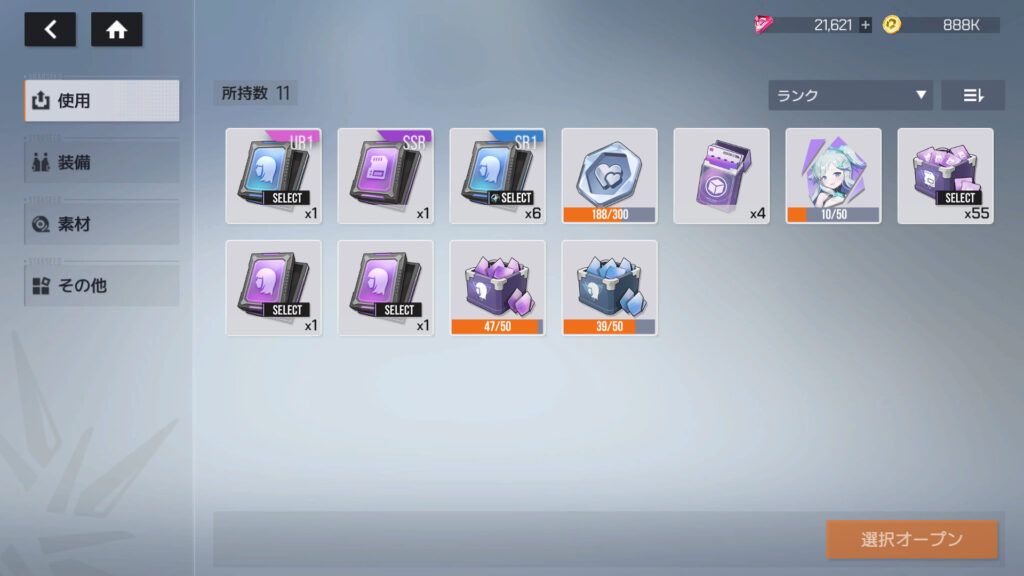Select the UR select ticket item
This screenshot has width=1024, height=576.
pos(274,175)
